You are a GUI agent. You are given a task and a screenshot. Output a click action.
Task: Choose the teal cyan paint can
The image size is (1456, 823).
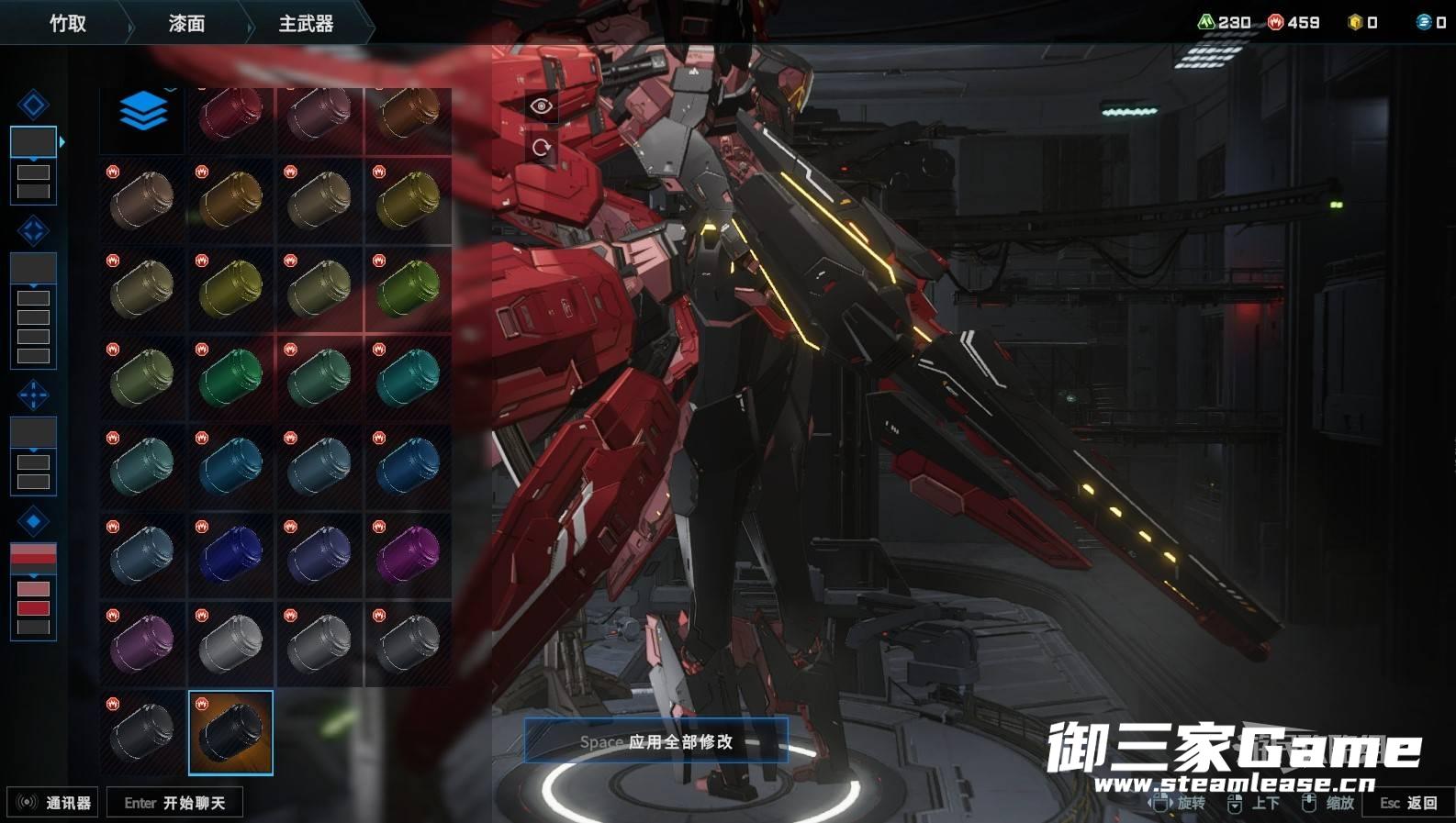point(408,376)
